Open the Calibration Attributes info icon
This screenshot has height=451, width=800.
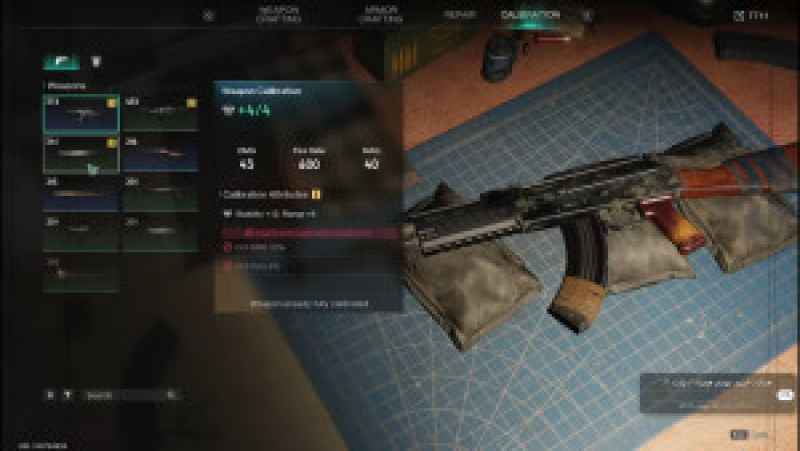click(315, 194)
